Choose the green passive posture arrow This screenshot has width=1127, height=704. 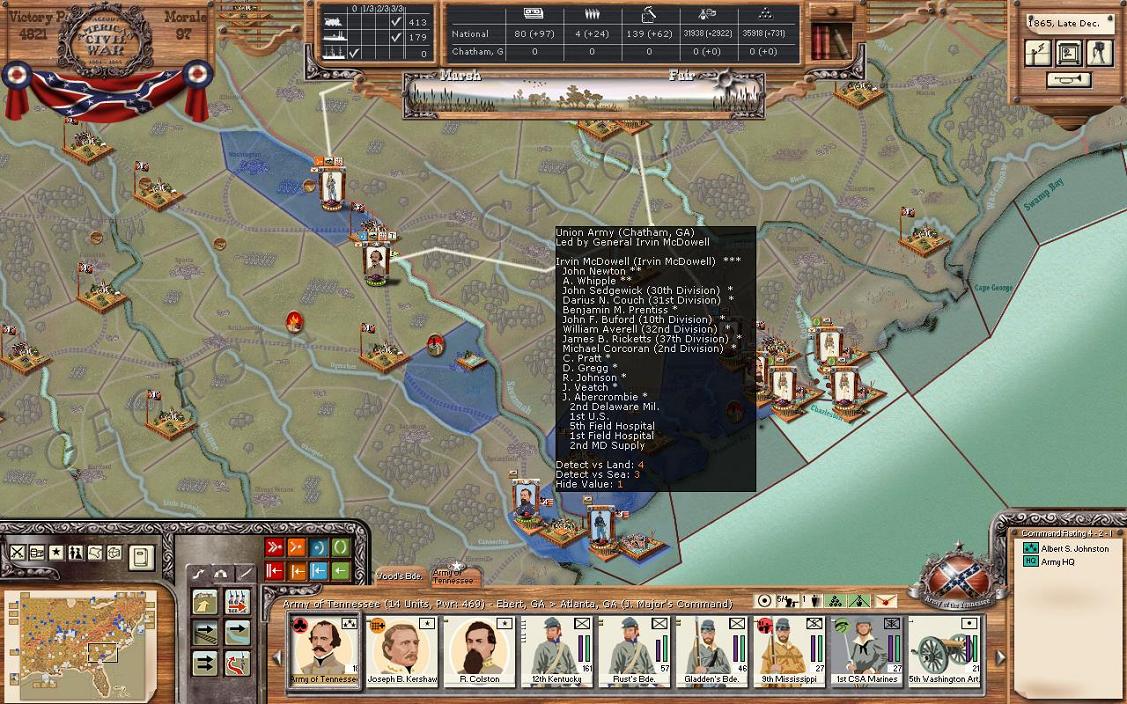(340, 571)
